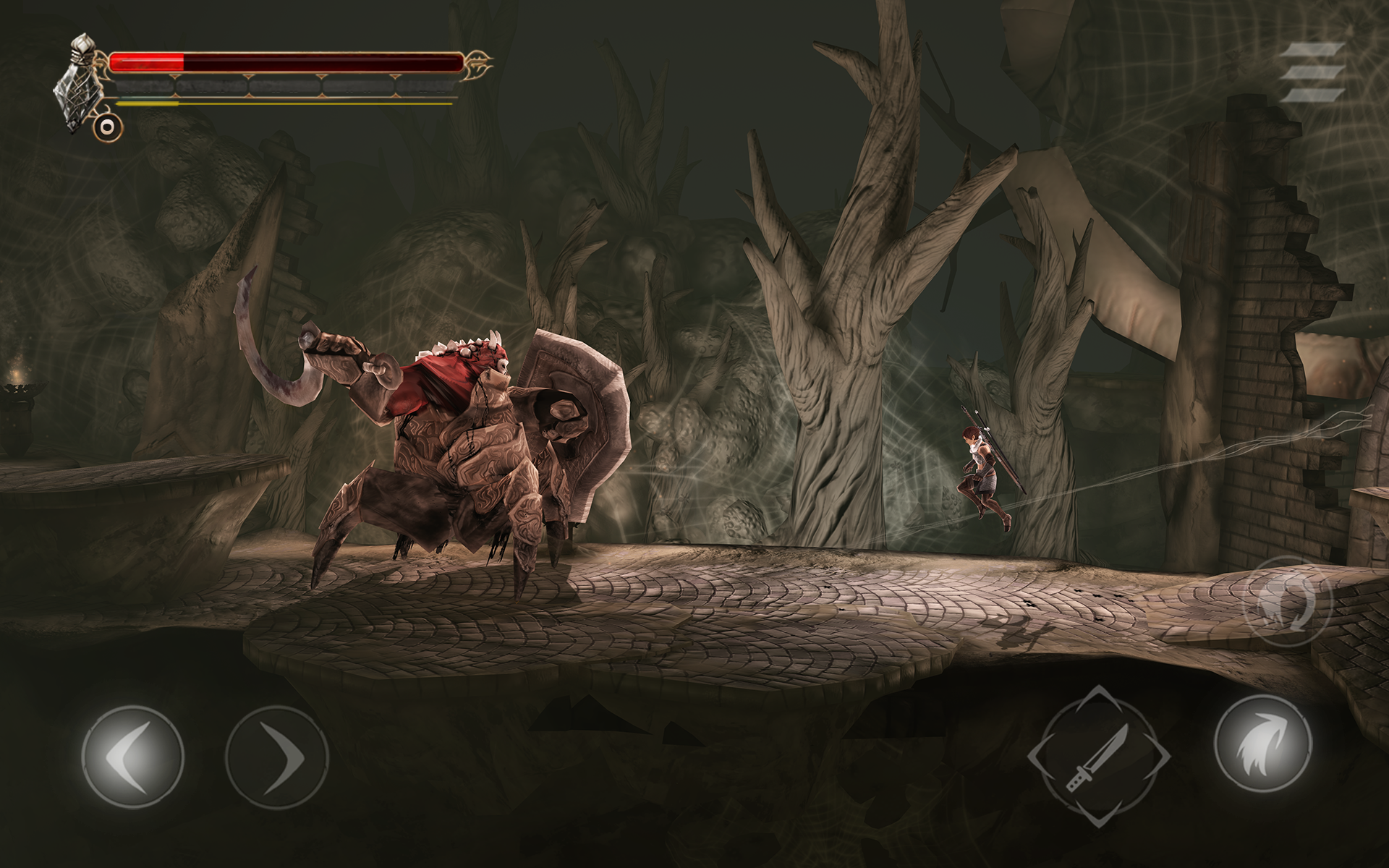Tap the fourth skill slot

[x=358, y=88]
